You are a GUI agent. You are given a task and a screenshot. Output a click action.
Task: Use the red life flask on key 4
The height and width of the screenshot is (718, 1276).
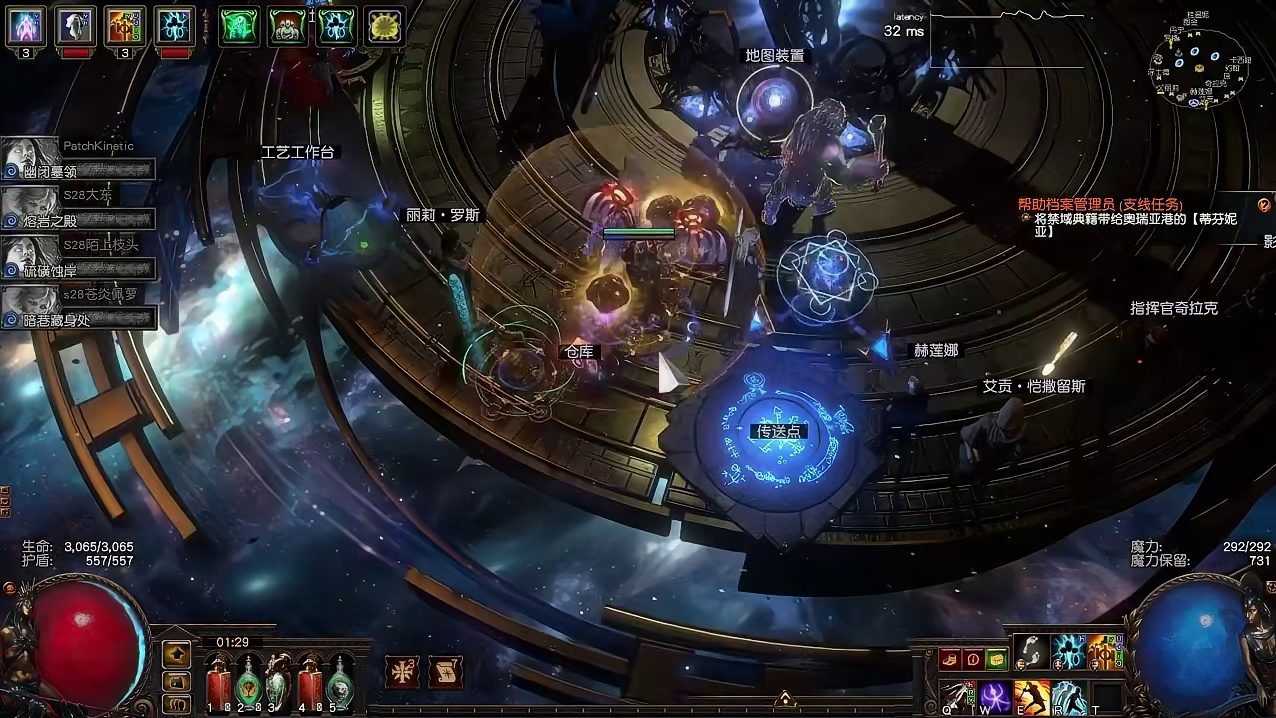pyautogui.click(x=310, y=682)
